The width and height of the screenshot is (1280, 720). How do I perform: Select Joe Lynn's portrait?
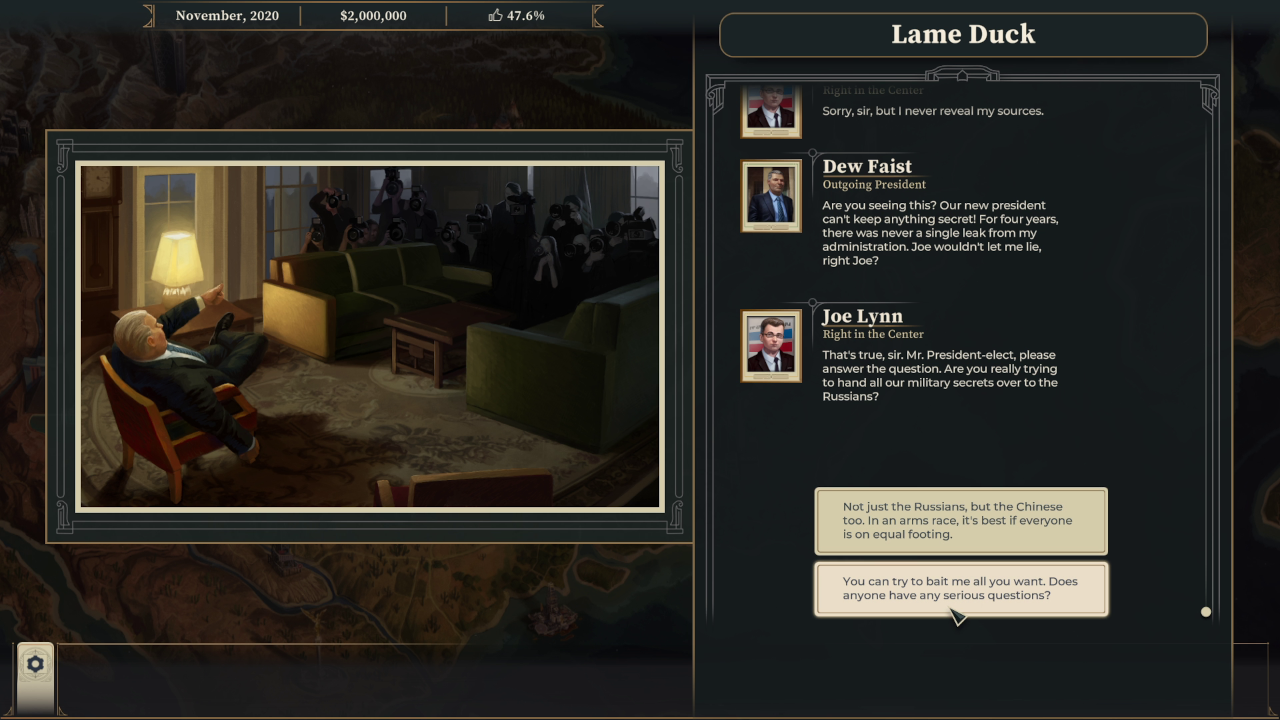tap(771, 346)
